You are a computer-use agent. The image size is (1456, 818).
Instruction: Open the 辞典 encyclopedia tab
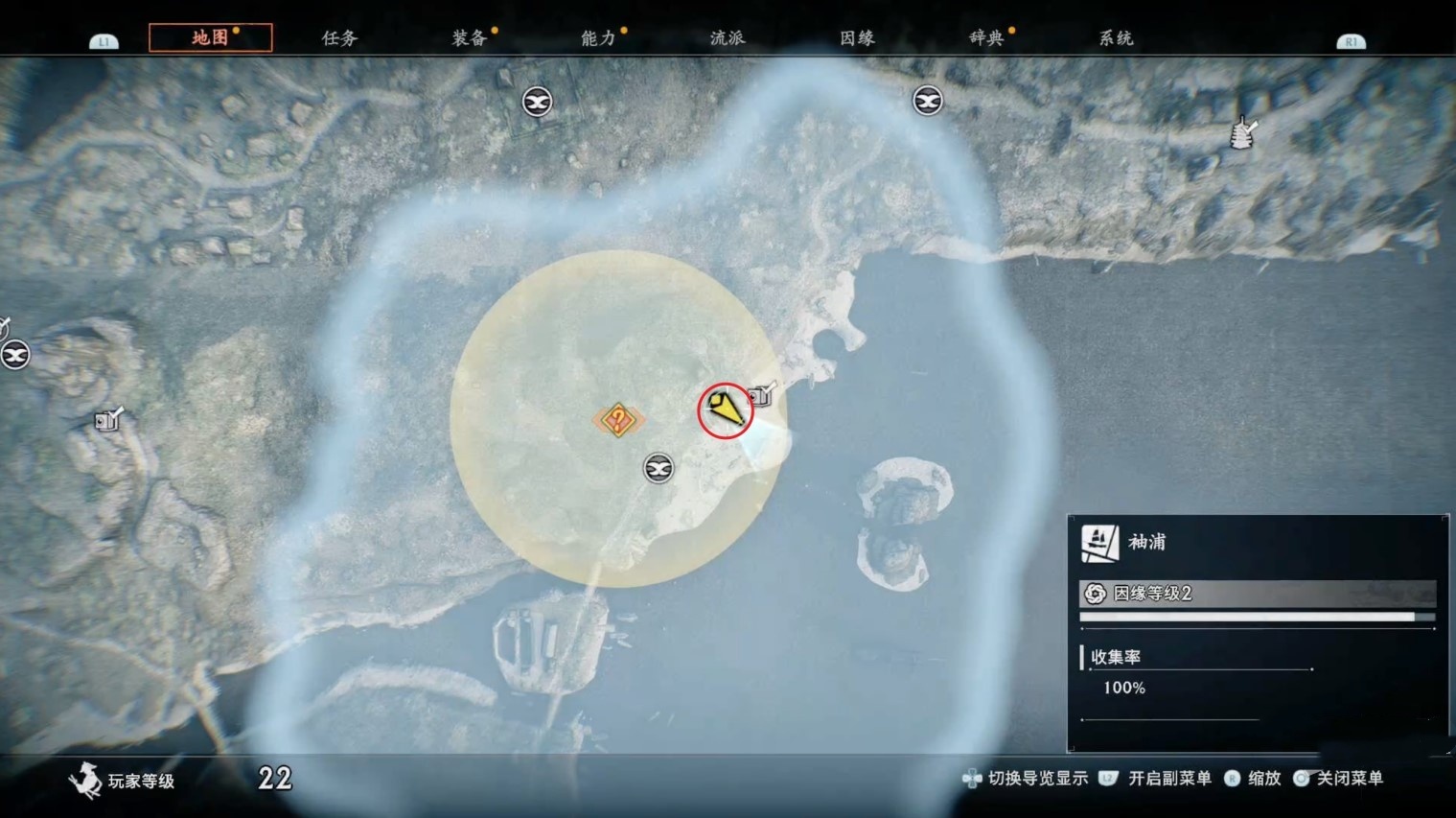(986, 37)
